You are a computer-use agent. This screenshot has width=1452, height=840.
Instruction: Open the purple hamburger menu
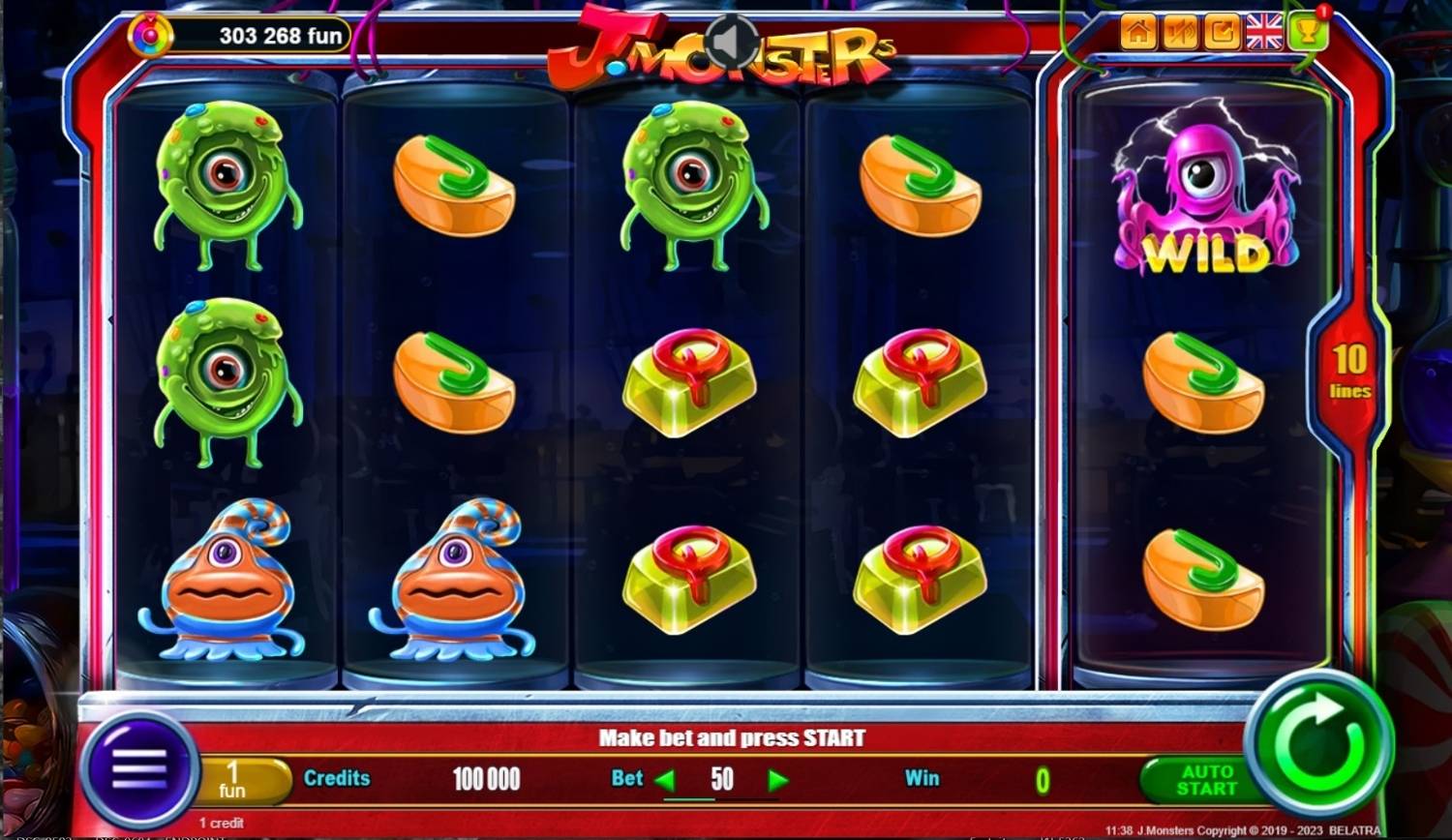point(139,771)
